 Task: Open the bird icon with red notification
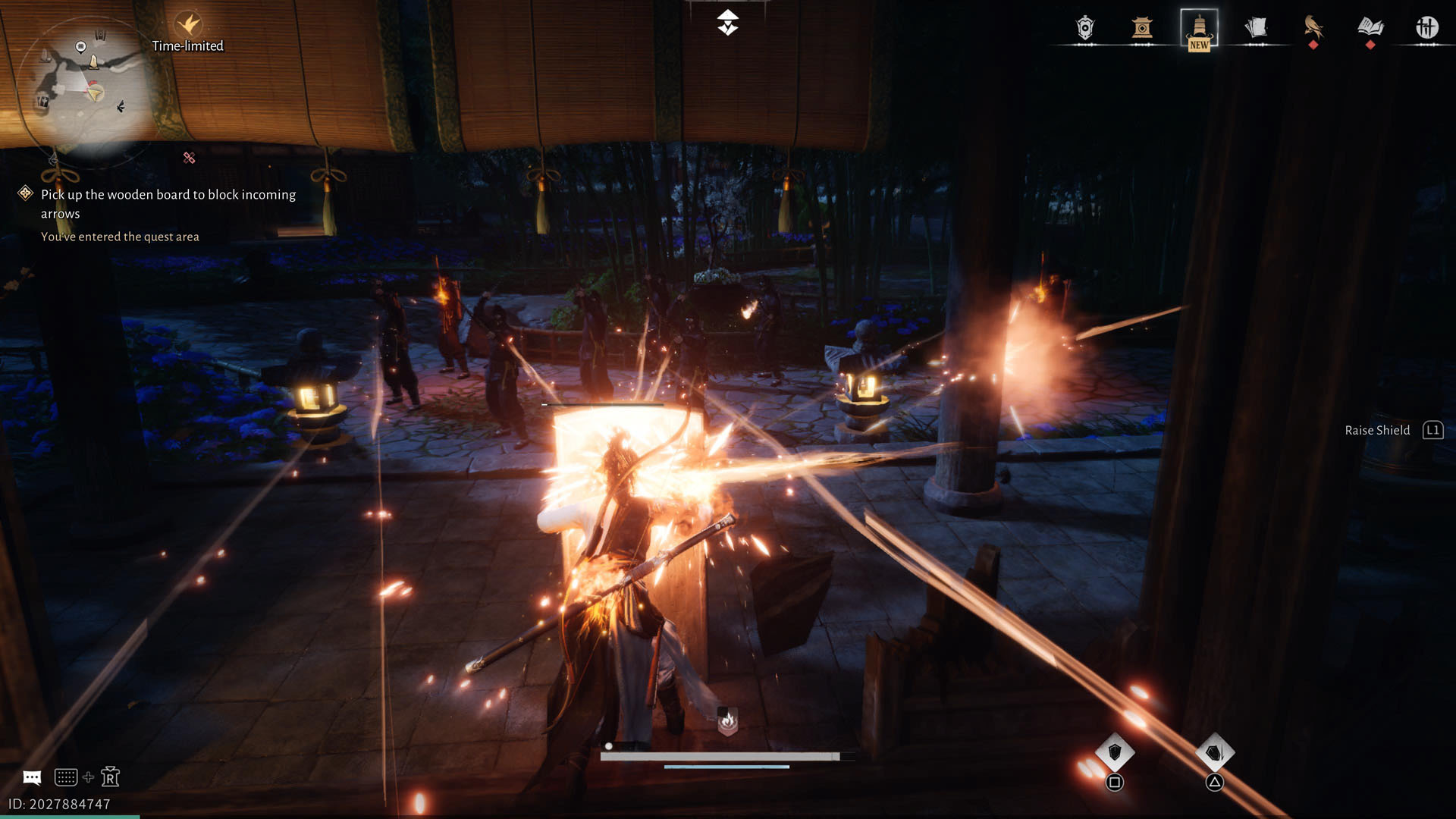point(1313,27)
